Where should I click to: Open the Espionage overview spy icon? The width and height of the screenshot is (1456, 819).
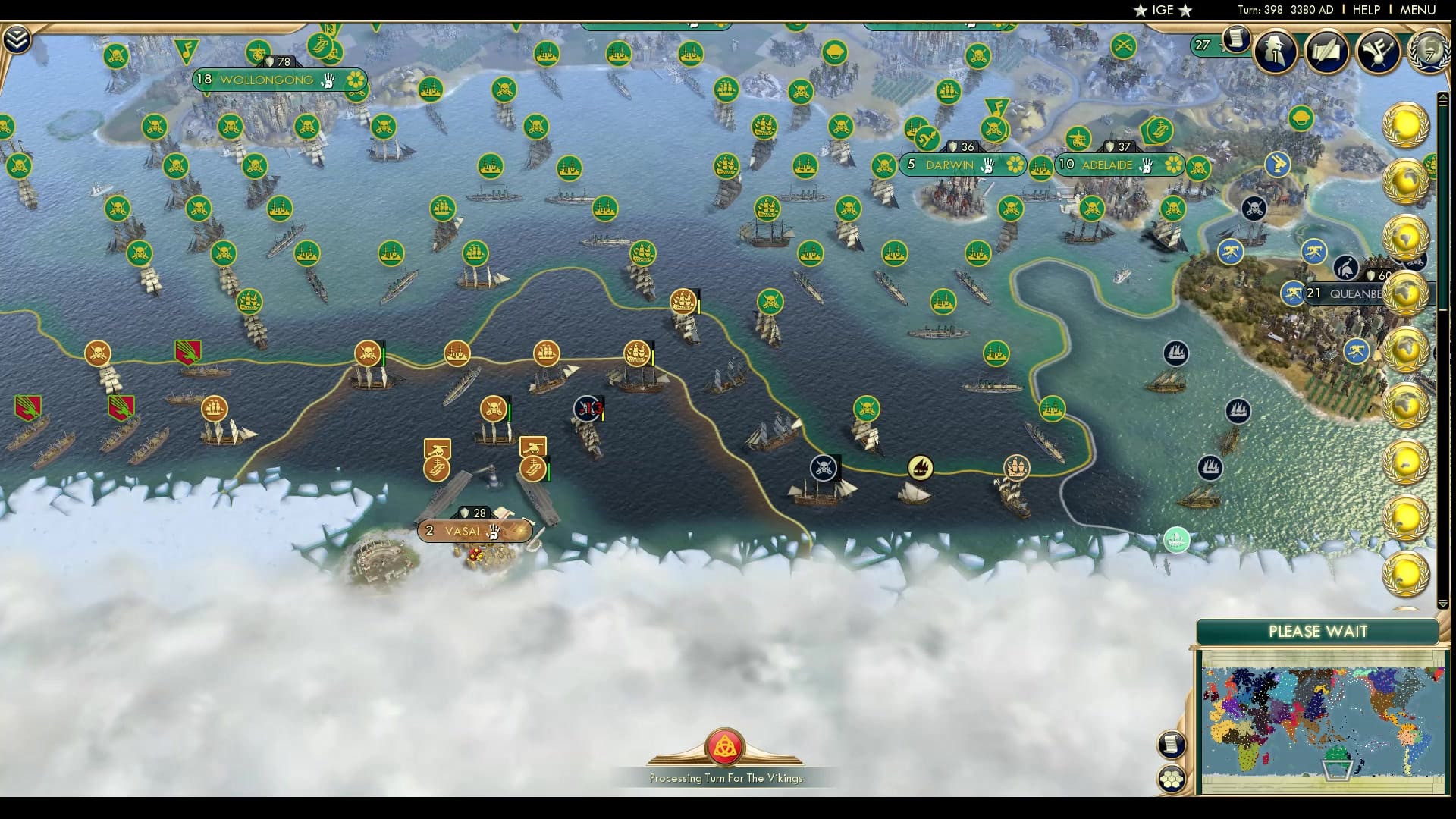(1274, 51)
